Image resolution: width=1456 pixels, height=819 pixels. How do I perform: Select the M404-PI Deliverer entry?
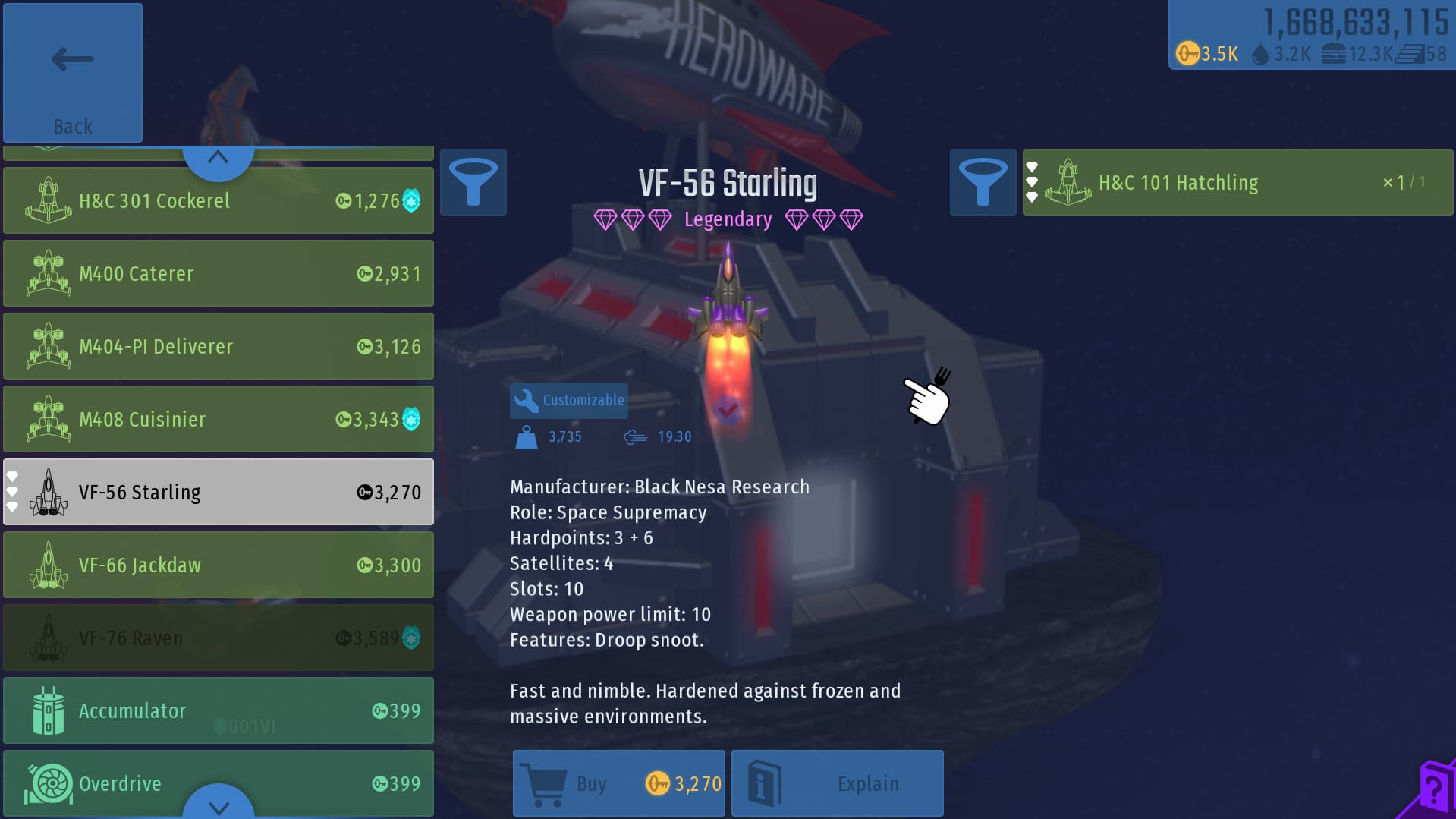(219, 346)
